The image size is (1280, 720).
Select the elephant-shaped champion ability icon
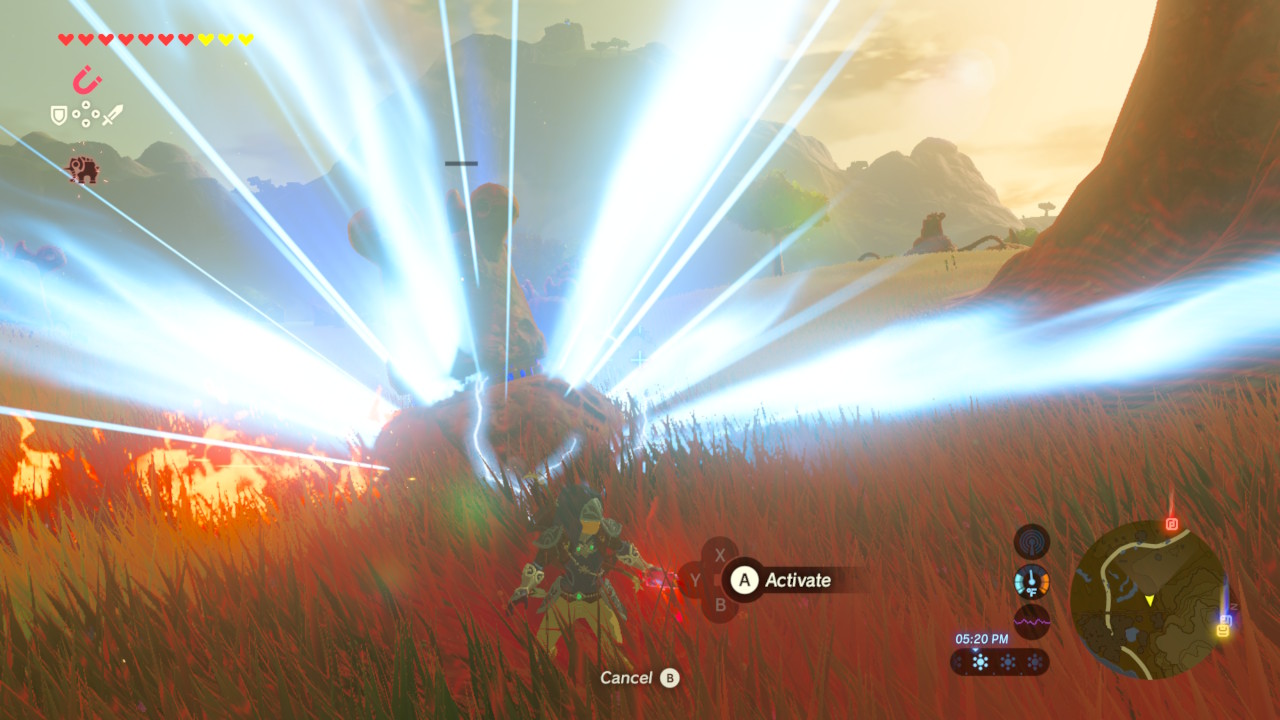click(x=84, y=169)
